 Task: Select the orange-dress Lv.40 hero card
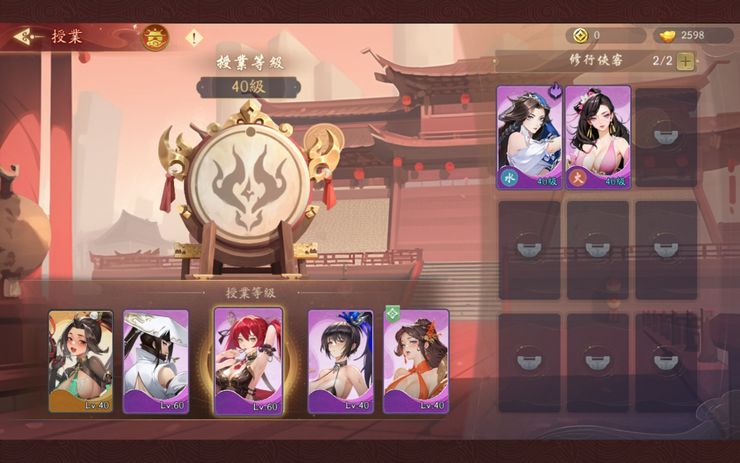coord(416,361)
